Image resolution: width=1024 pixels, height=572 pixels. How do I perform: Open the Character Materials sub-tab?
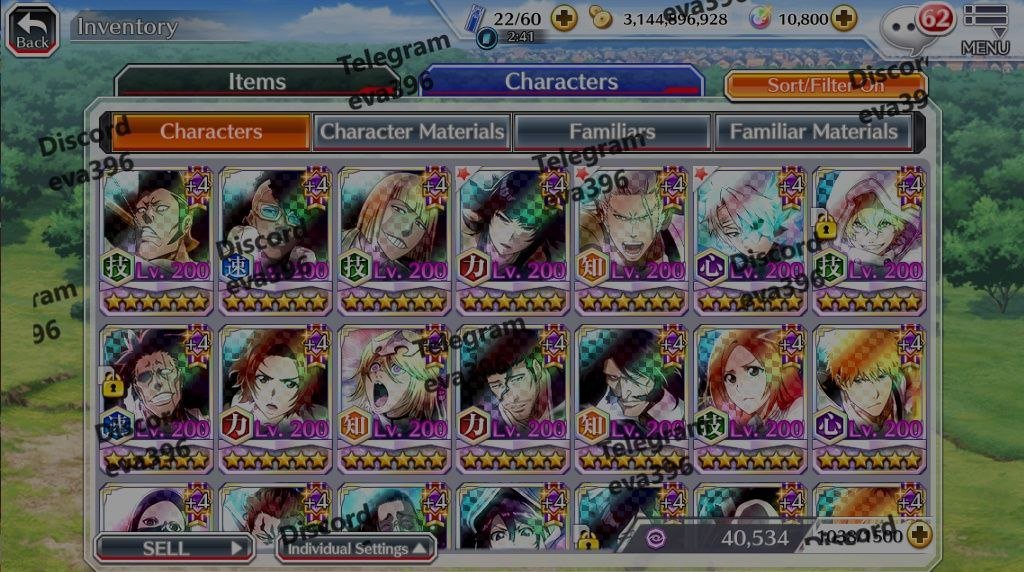[412, 131]
